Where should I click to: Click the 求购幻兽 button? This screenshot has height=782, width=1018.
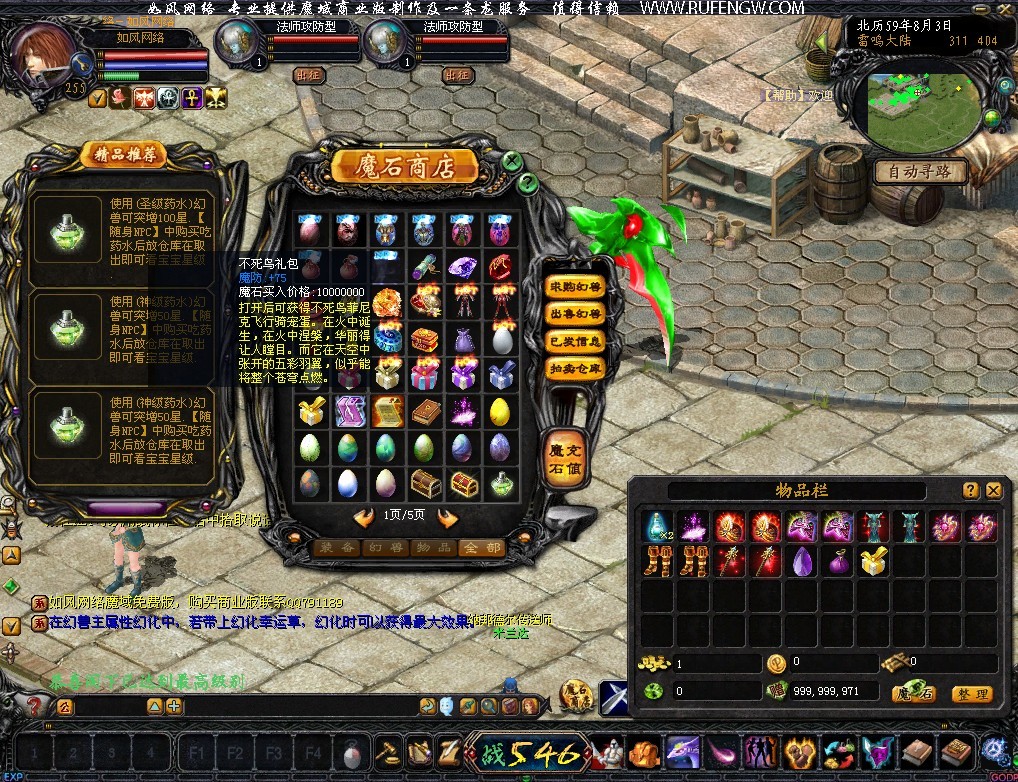tap(576, 287)
